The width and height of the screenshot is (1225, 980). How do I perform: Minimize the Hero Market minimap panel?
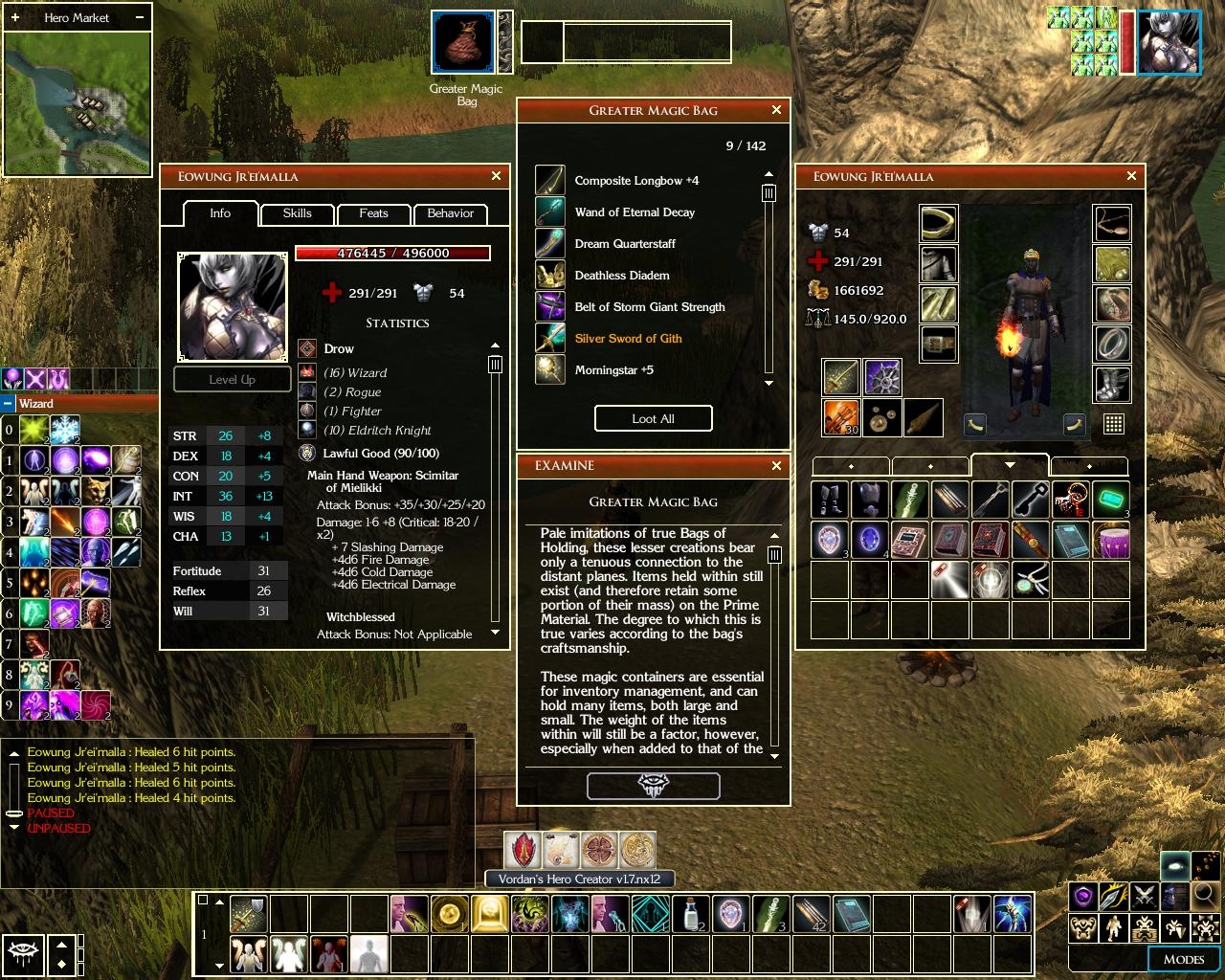point(140,17)
